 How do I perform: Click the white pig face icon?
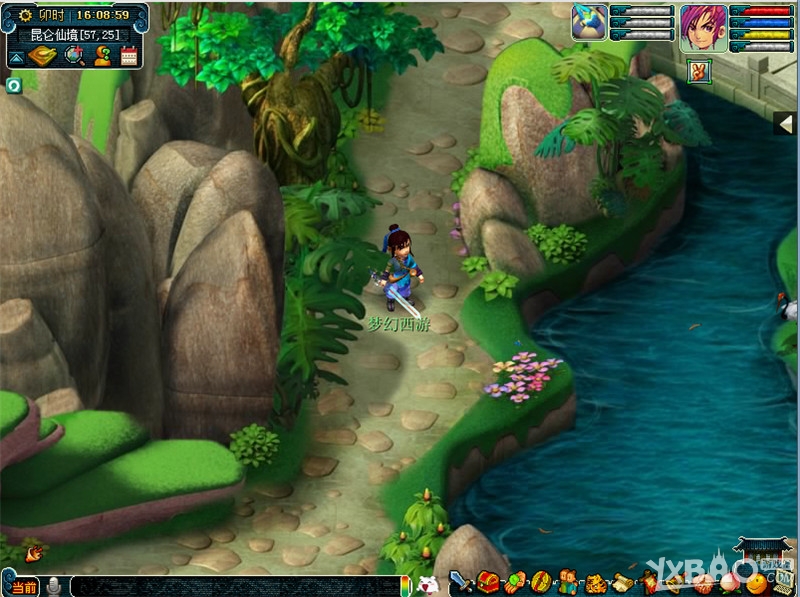point(427,584)
